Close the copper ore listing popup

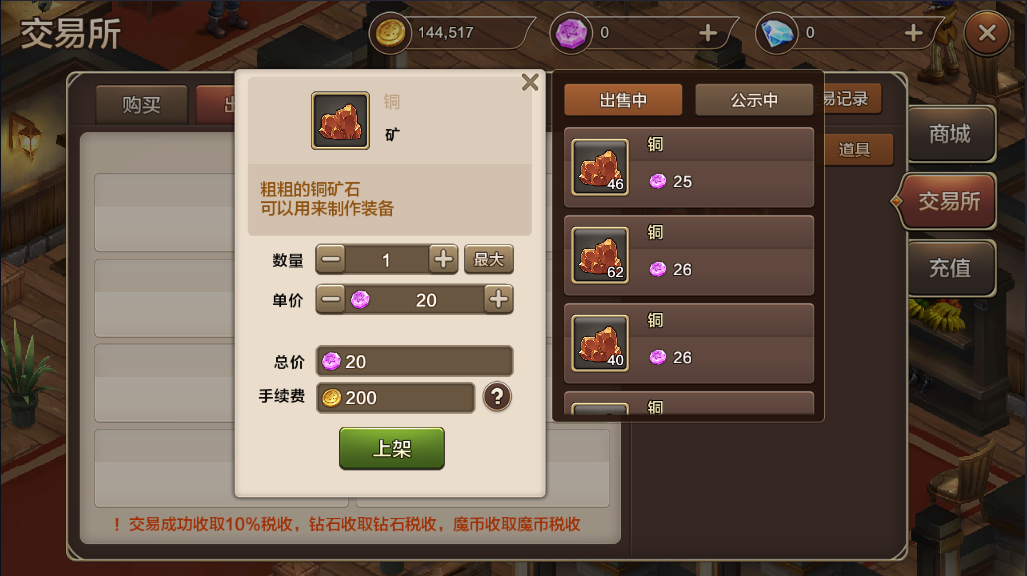[530, 83]
